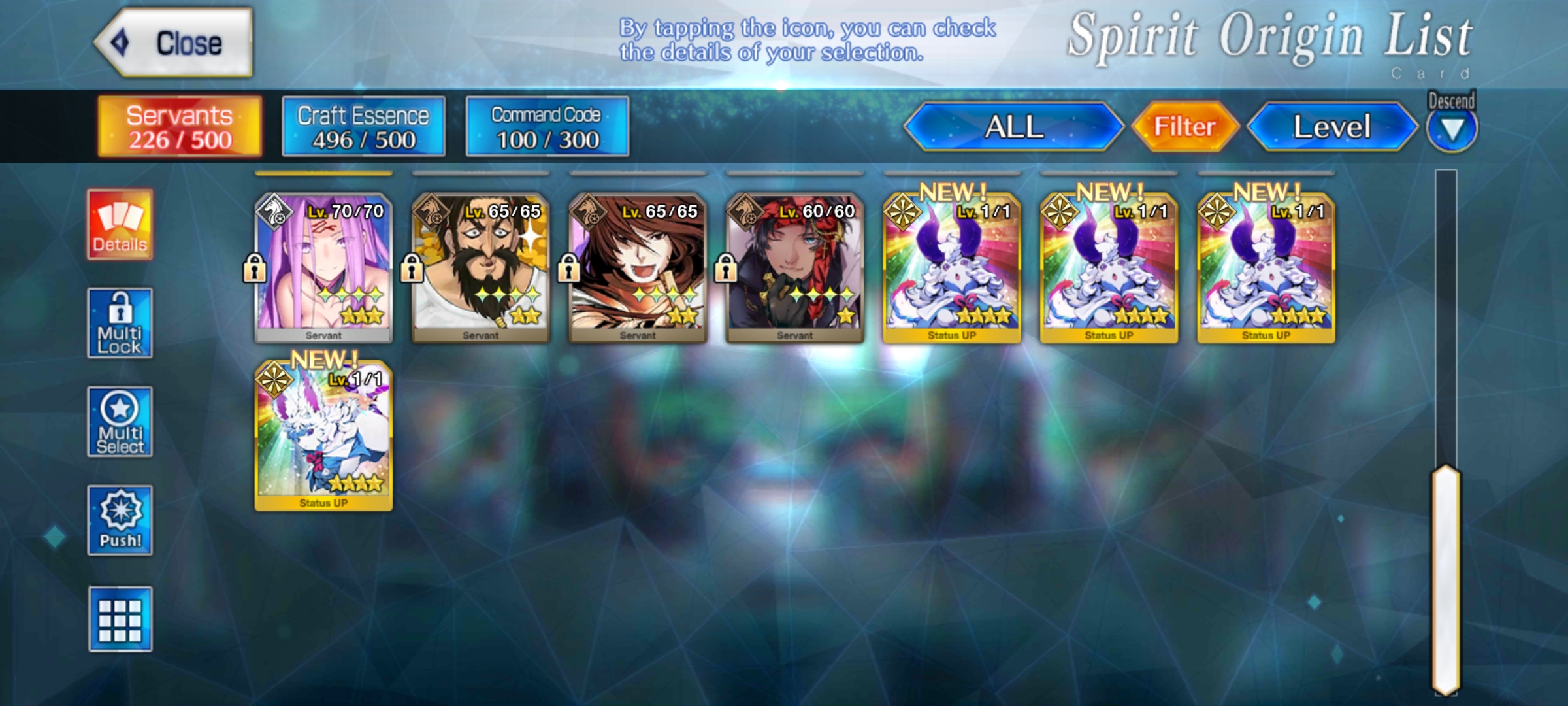Change the Level sort order button
Image resolution: width=1568 pixels, height=706 pixels.
[x=1331, y=127]
